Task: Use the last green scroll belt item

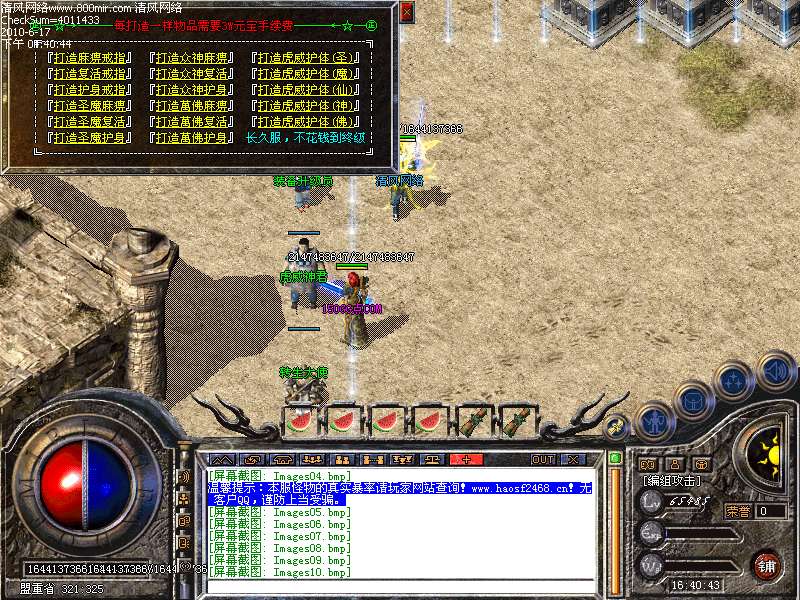Action: click(518, 421)
